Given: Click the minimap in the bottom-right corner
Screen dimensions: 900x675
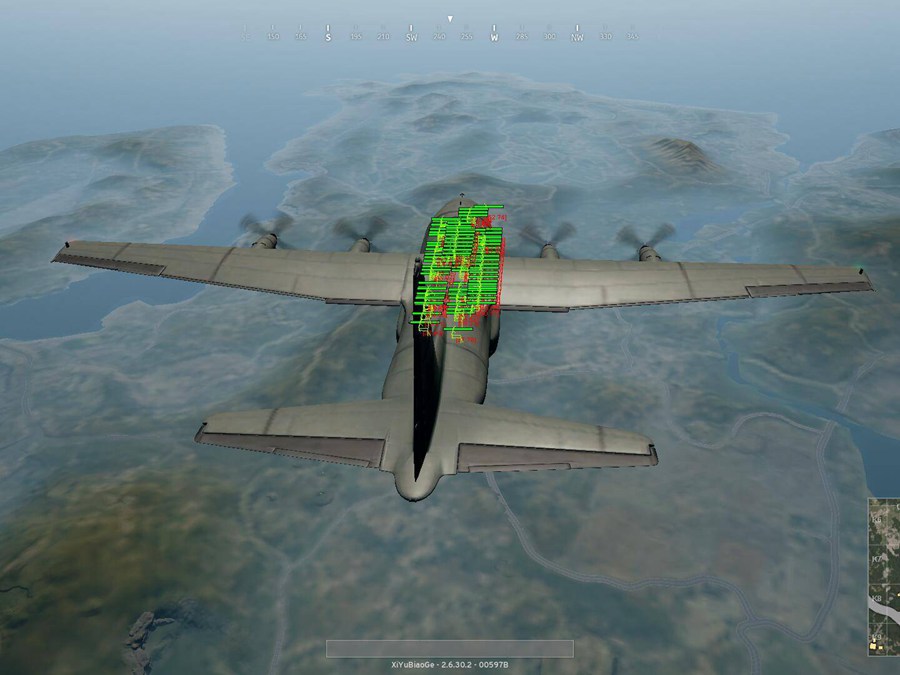Looking at the screenshot, I should click(x=883, y=577).
